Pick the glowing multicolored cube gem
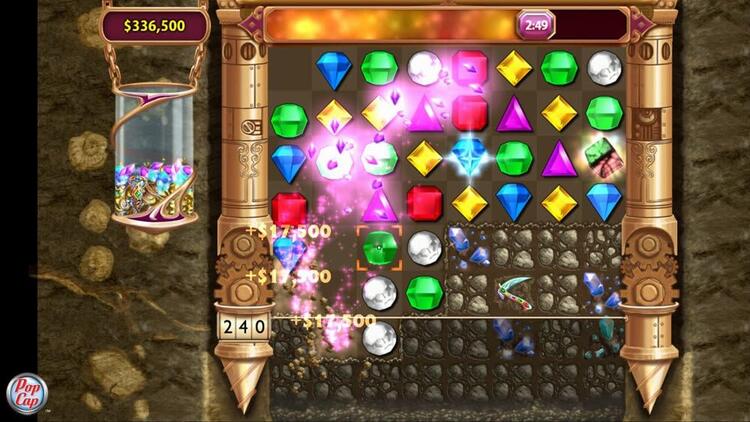The width and height of the screenshot is (750, 422). (604, 157)
